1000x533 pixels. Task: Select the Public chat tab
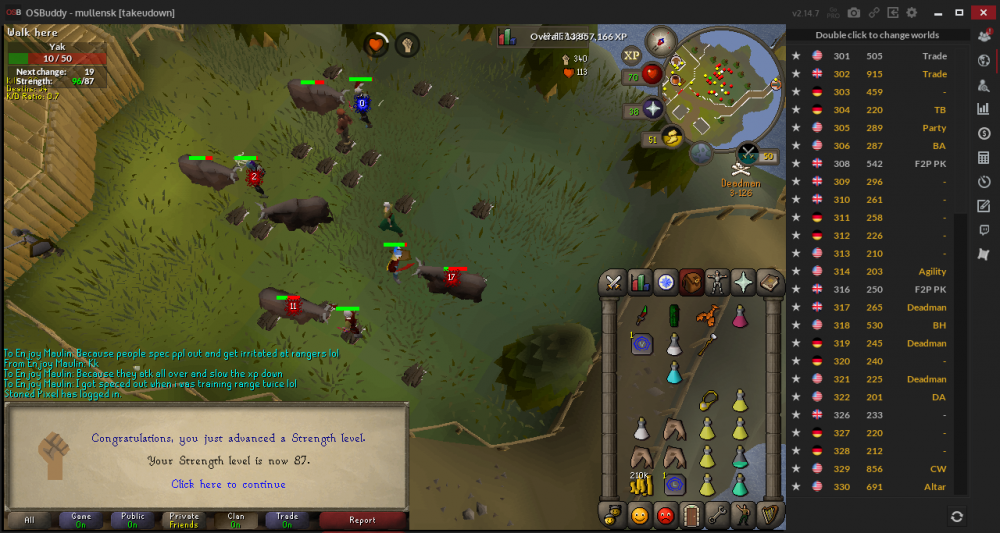point(132,520)
